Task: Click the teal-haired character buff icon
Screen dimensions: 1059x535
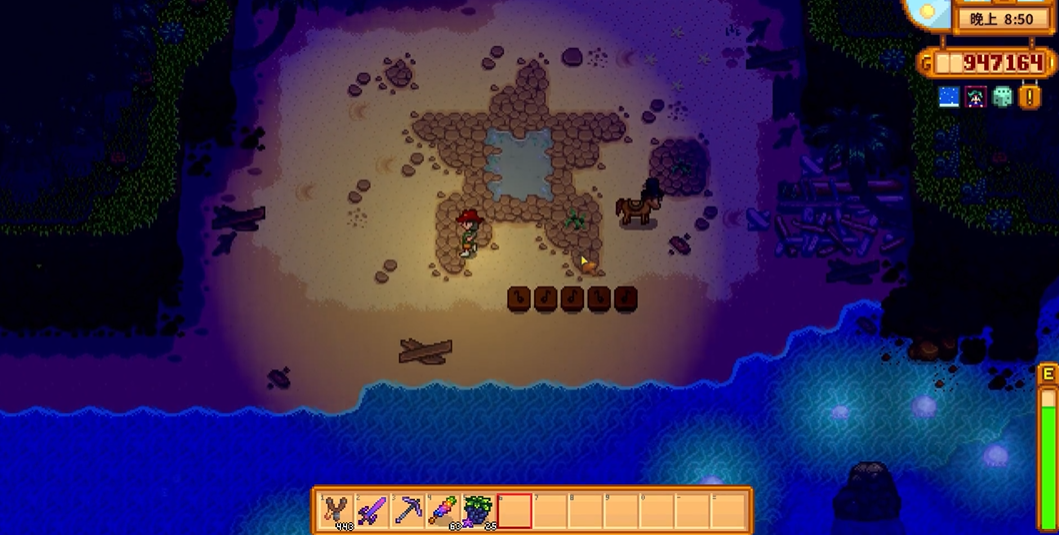Action: pos(976,97)
